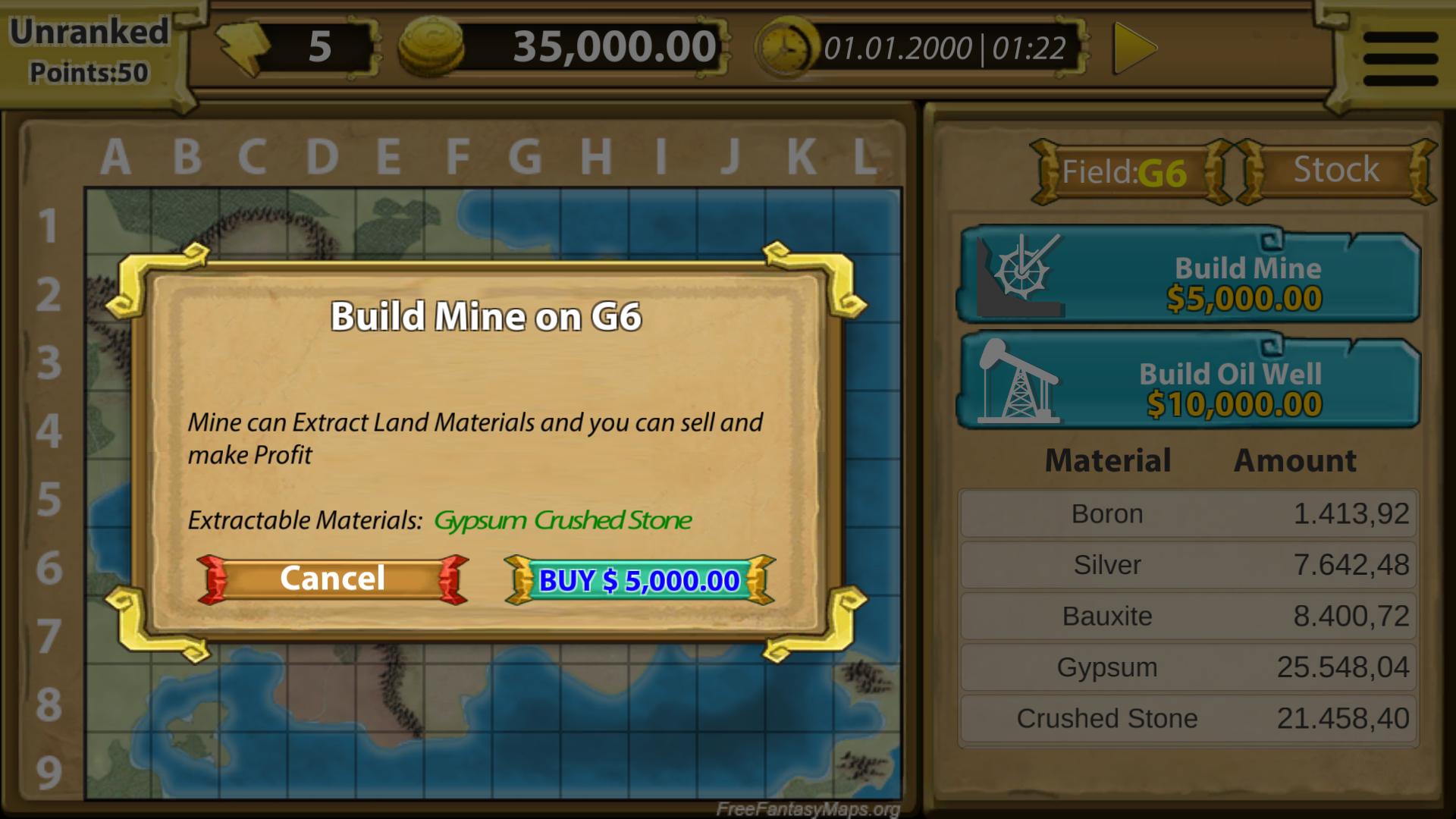Image resolution: width=1456 pixels, height=819 pixels.
Task: Select the Crushed Stone stock entry
Action: 1187,718
